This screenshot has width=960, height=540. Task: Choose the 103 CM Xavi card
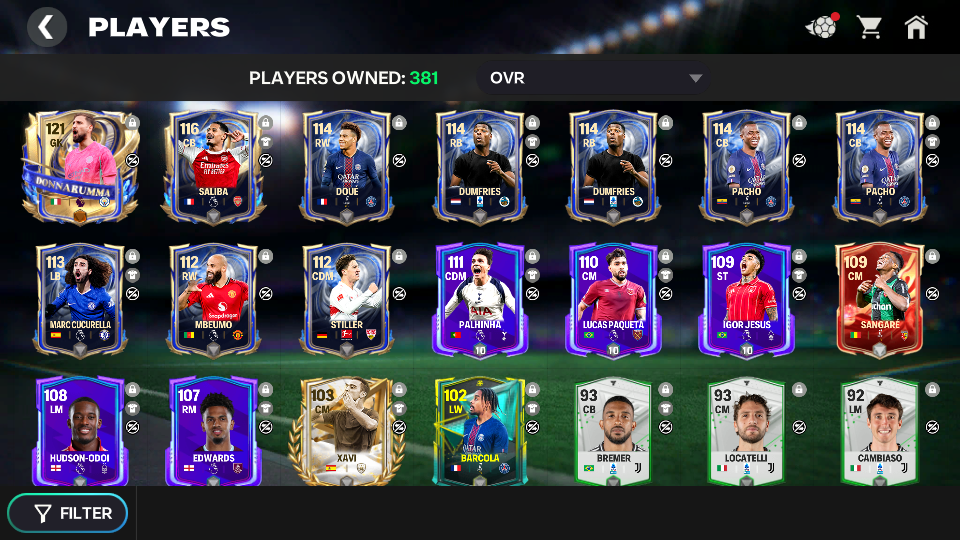pyautogui.click(x=345, y=431)
